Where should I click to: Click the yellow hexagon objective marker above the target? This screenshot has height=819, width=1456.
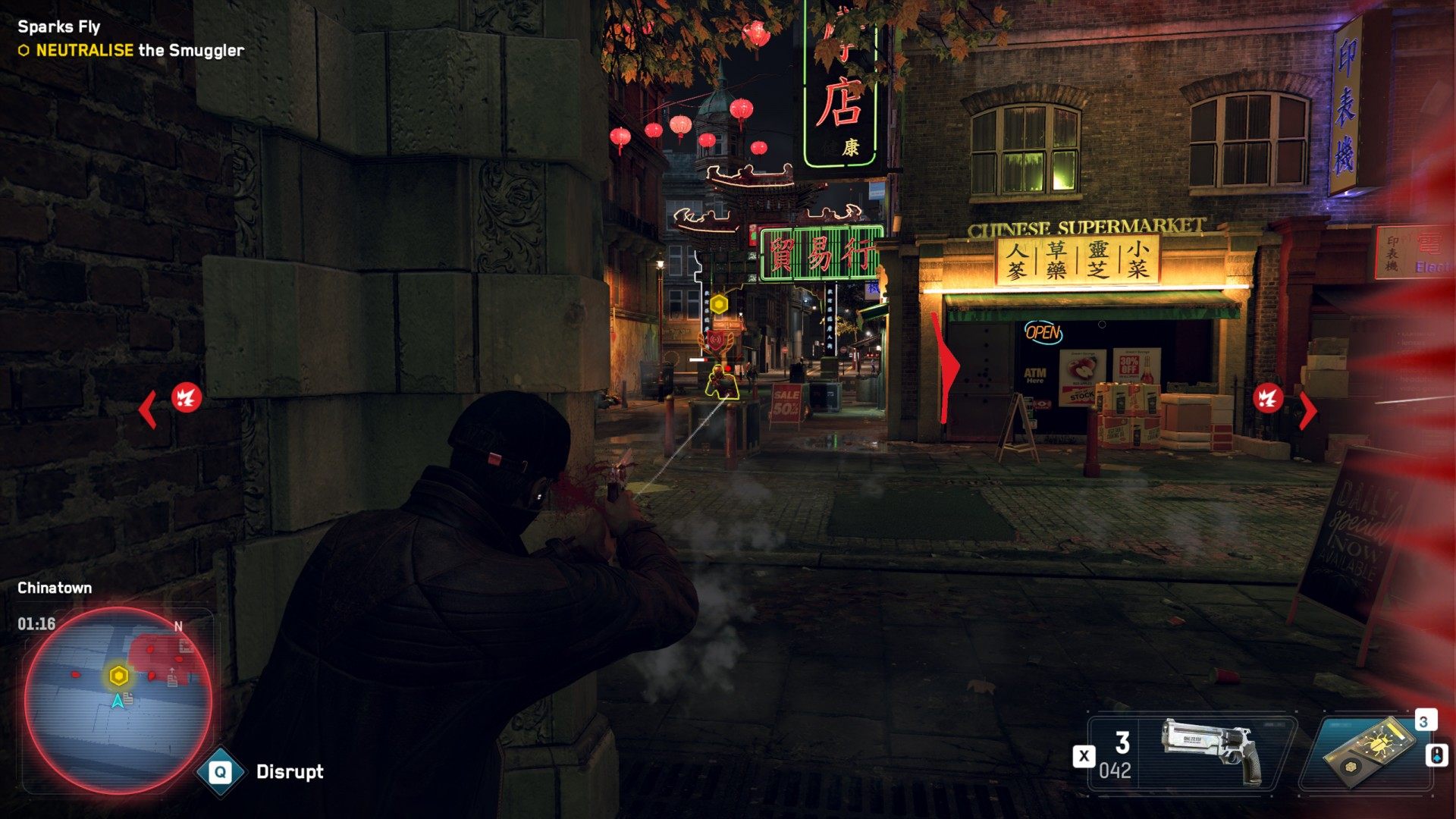[x=719, y=305]
